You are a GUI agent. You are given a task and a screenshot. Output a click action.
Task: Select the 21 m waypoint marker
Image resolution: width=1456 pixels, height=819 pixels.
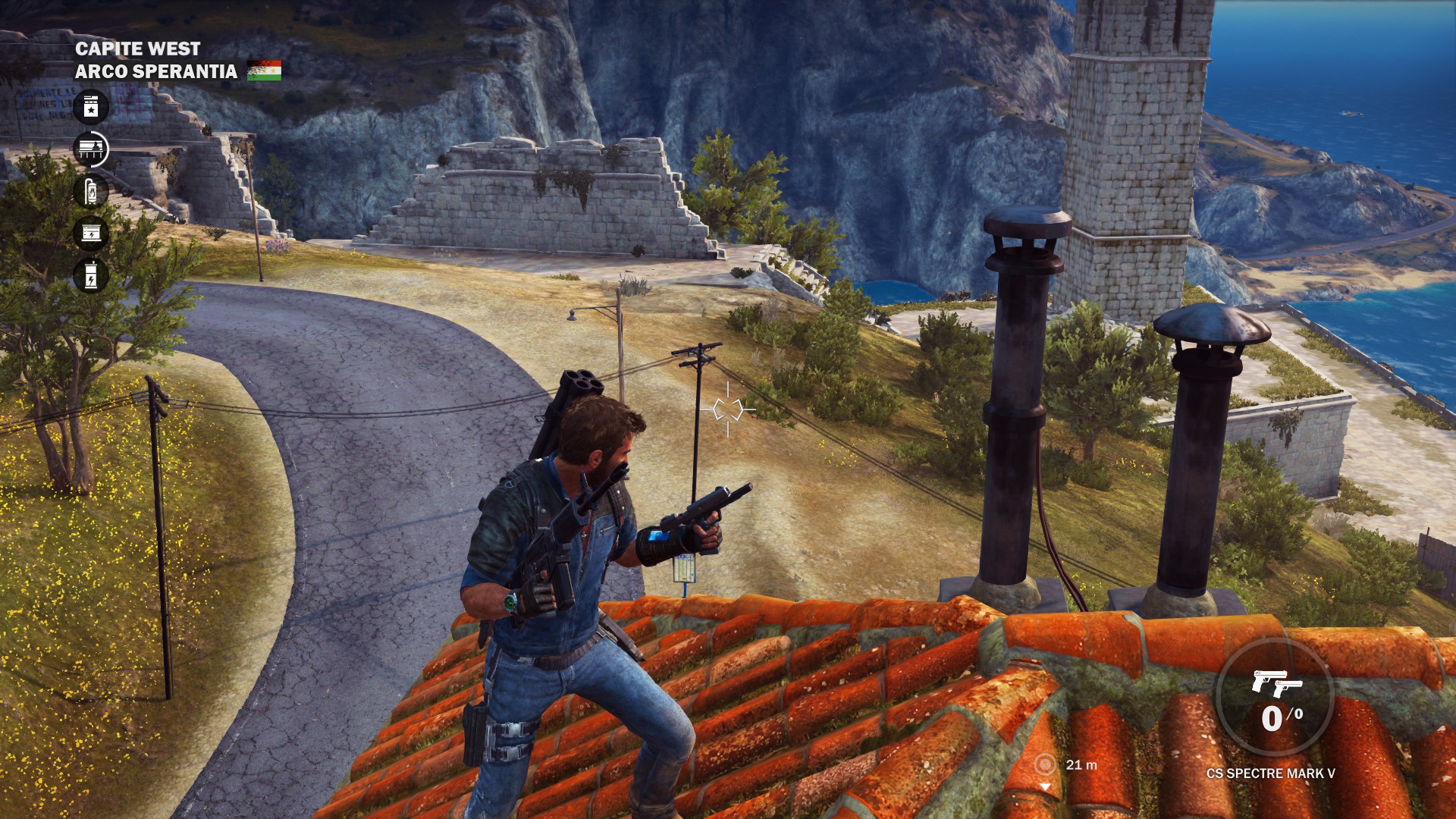click(1045, 764)
